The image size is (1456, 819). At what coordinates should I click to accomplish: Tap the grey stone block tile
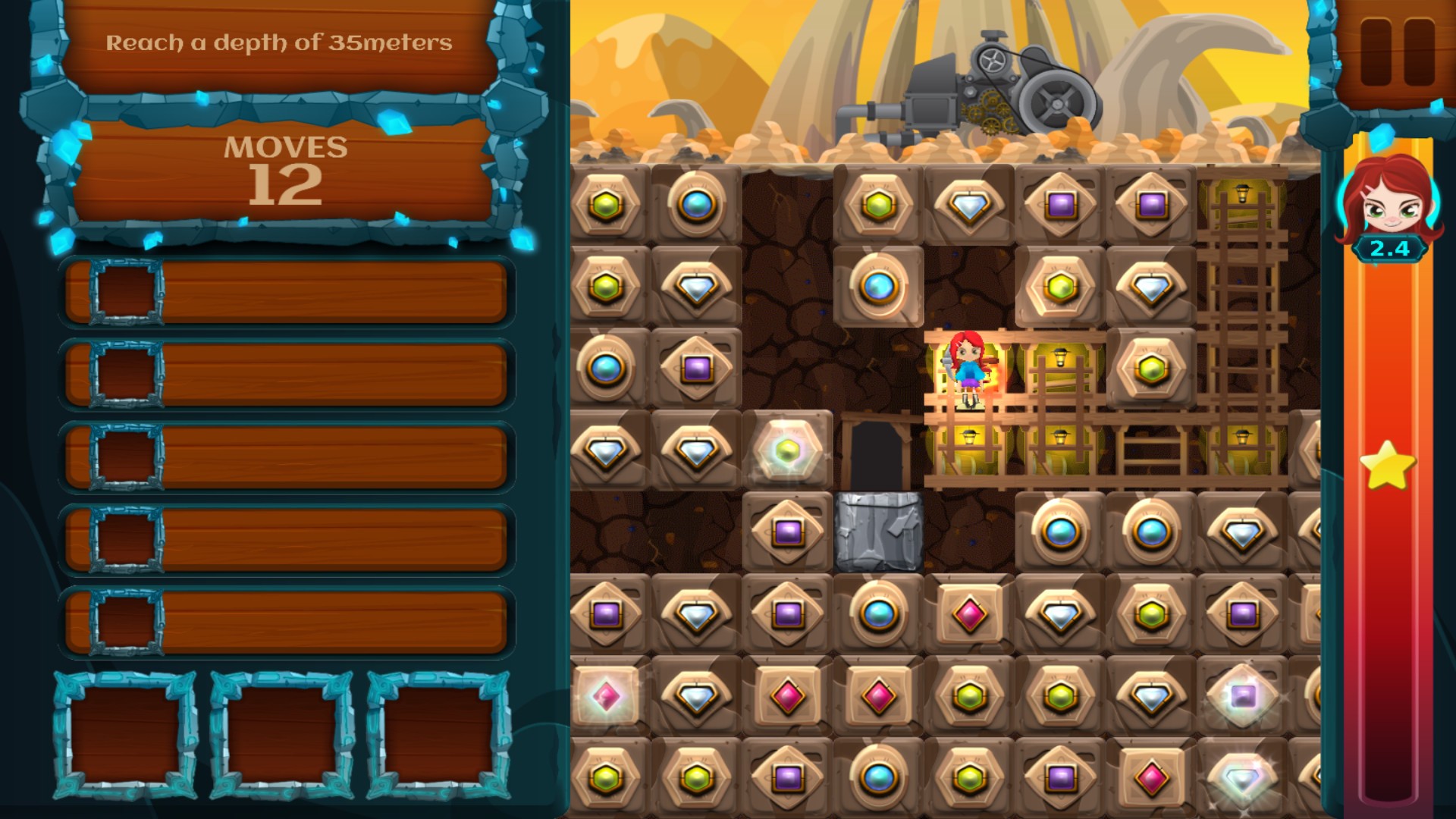tap(878, 532)
